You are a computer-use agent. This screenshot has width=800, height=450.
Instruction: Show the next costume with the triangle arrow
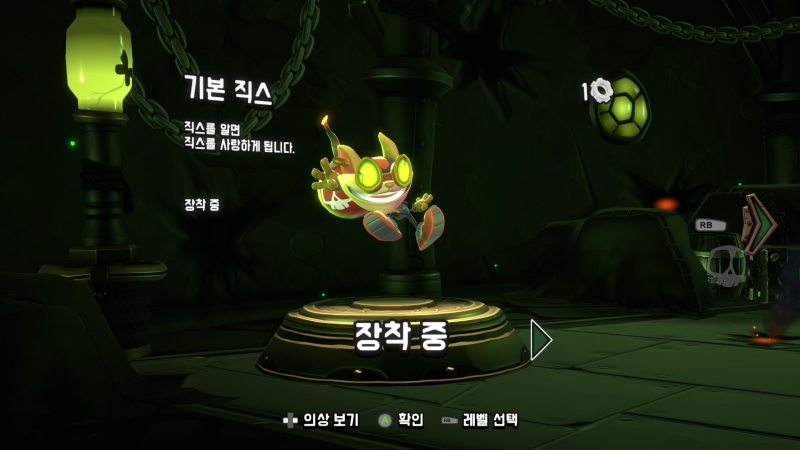pos(541,340)
